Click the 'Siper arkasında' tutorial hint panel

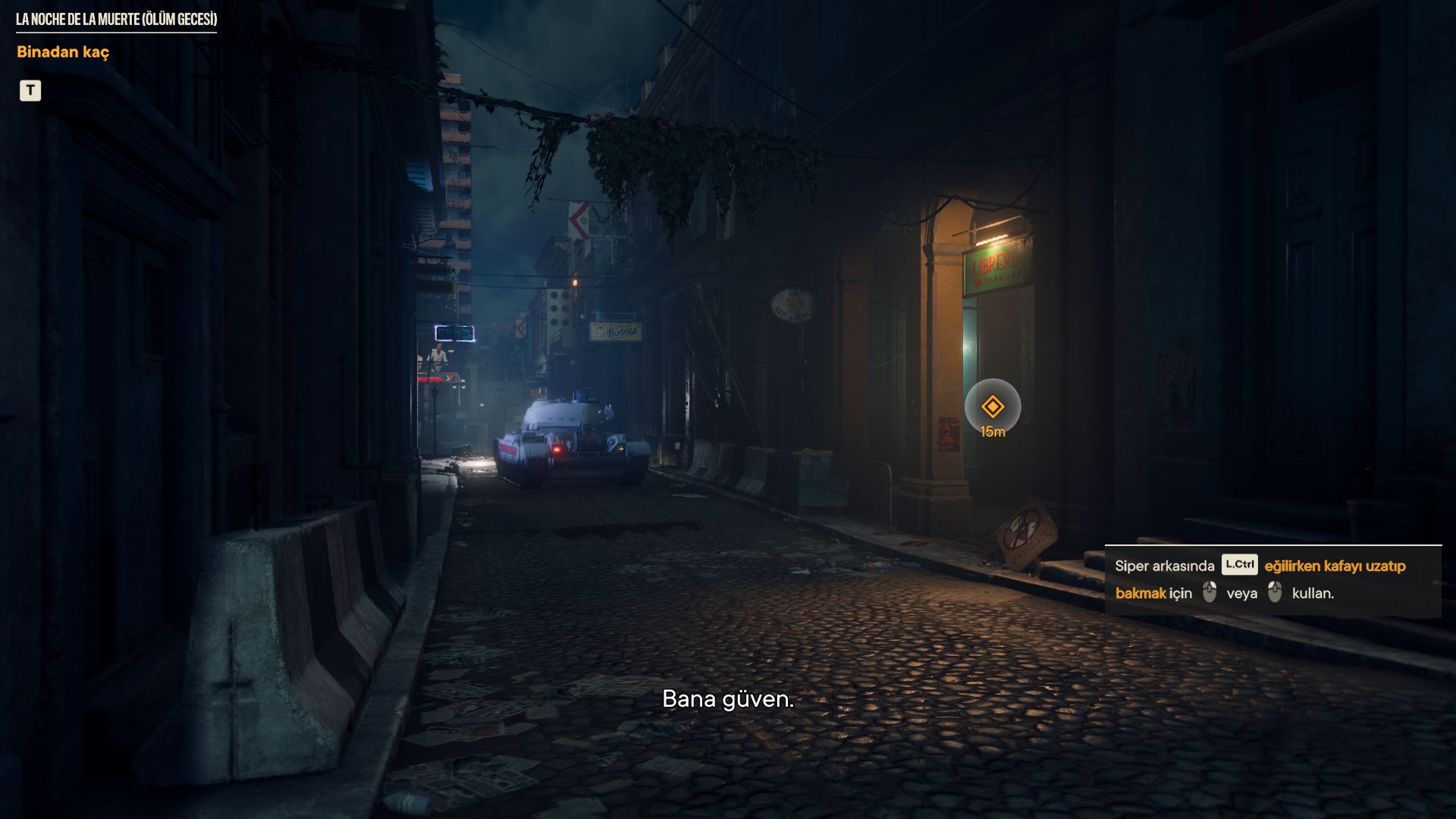pyautogui.click(x=1272, y=580)
